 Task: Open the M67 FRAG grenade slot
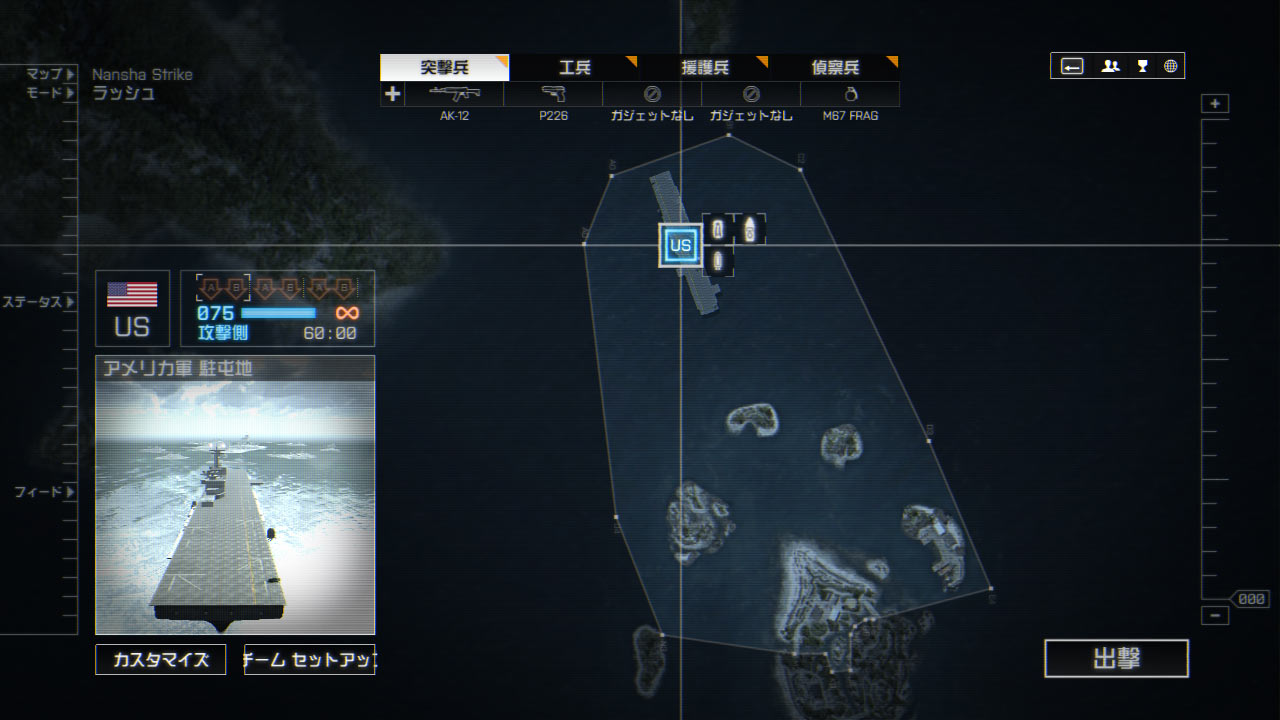(x=850, y=94)
